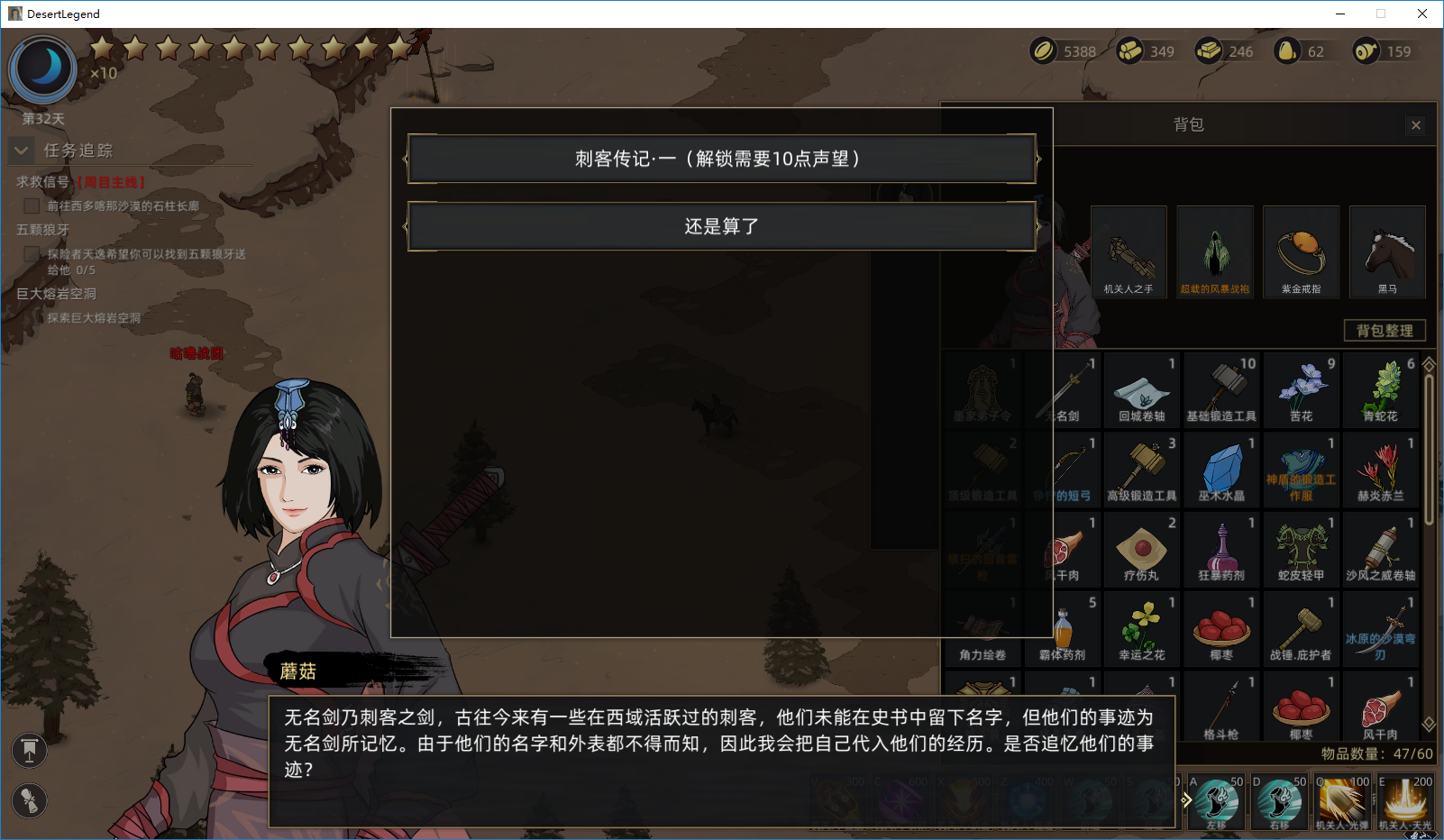Select the 黑马 mount icon
The height and width of the screenshot is (840, 1444).
coord(1386,251)
